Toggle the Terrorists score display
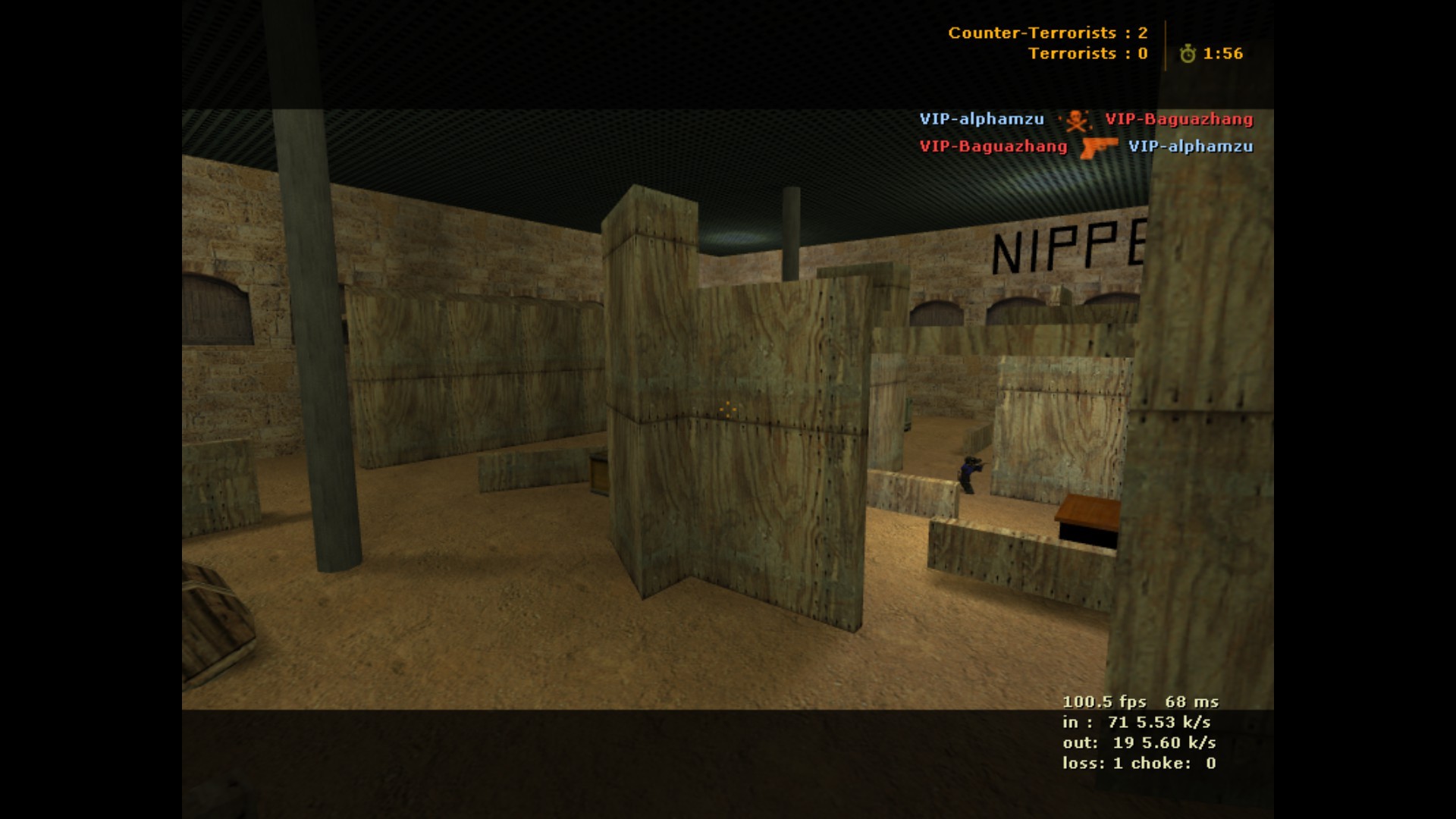1456x819 pixels. point(1087,54)
